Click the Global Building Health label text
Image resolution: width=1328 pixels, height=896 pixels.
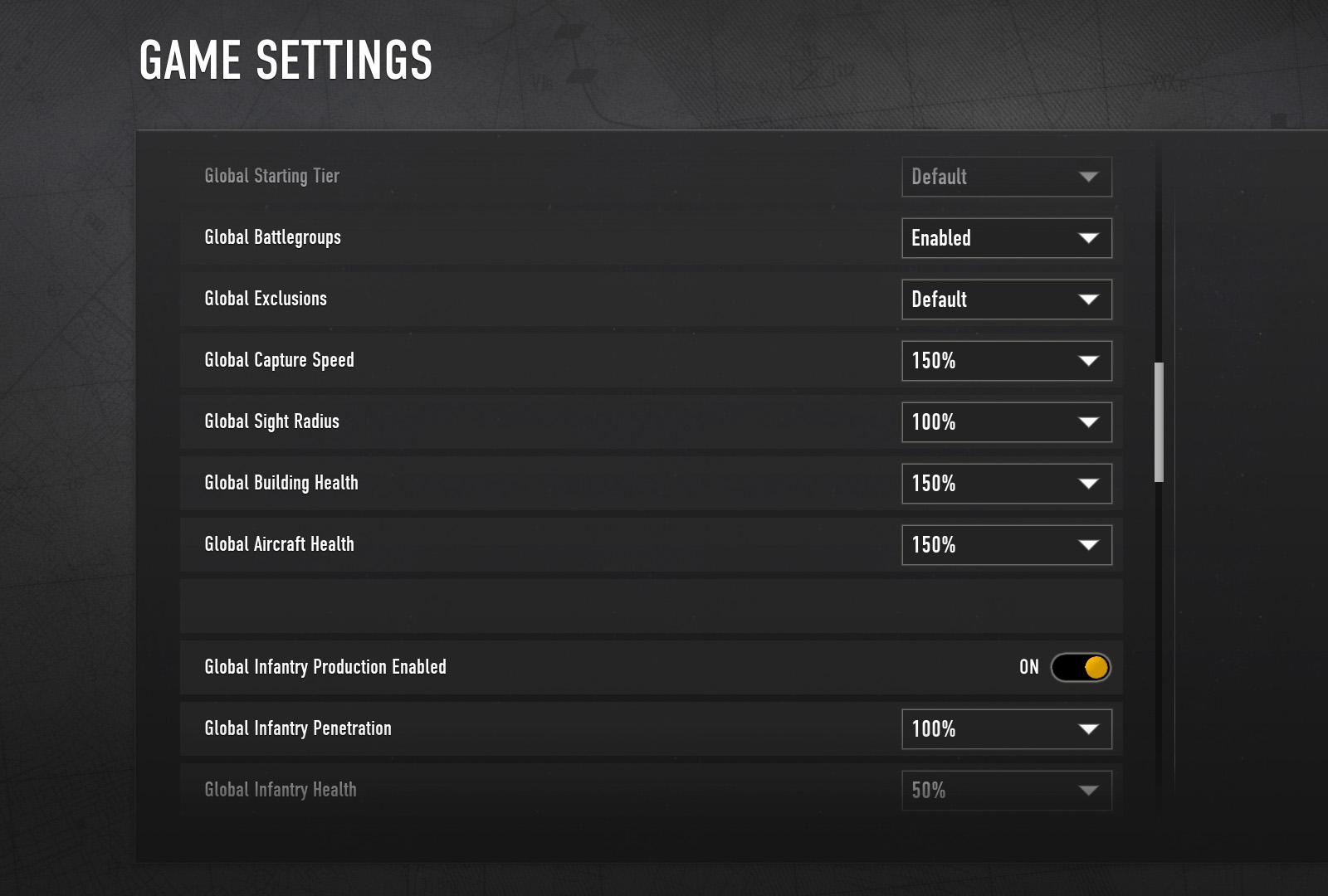click(281, 483)
